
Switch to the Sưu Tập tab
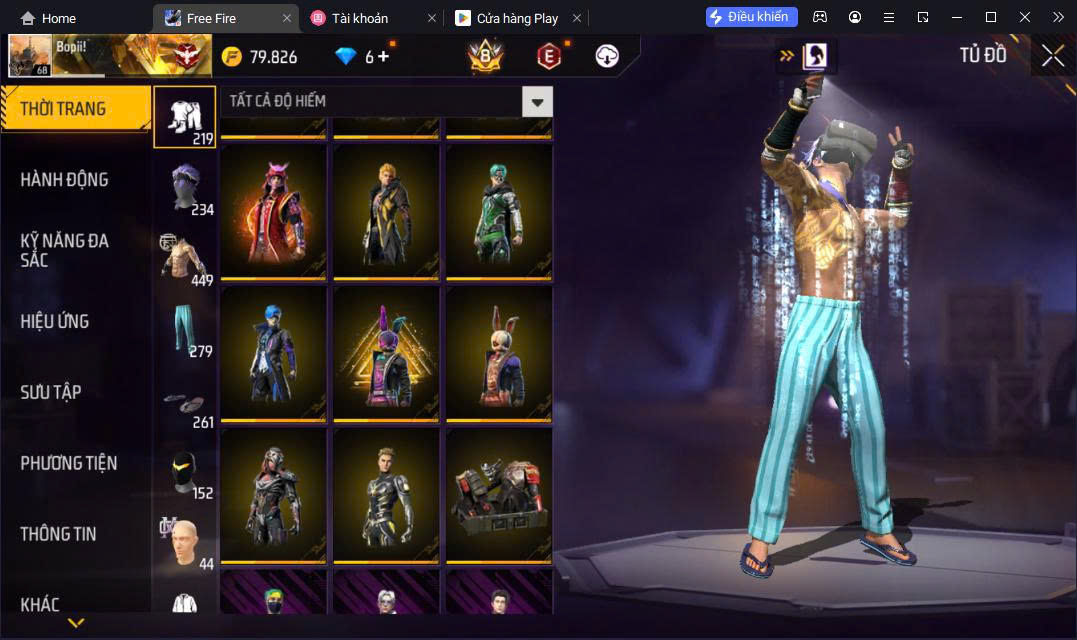[x=51, y=392]
